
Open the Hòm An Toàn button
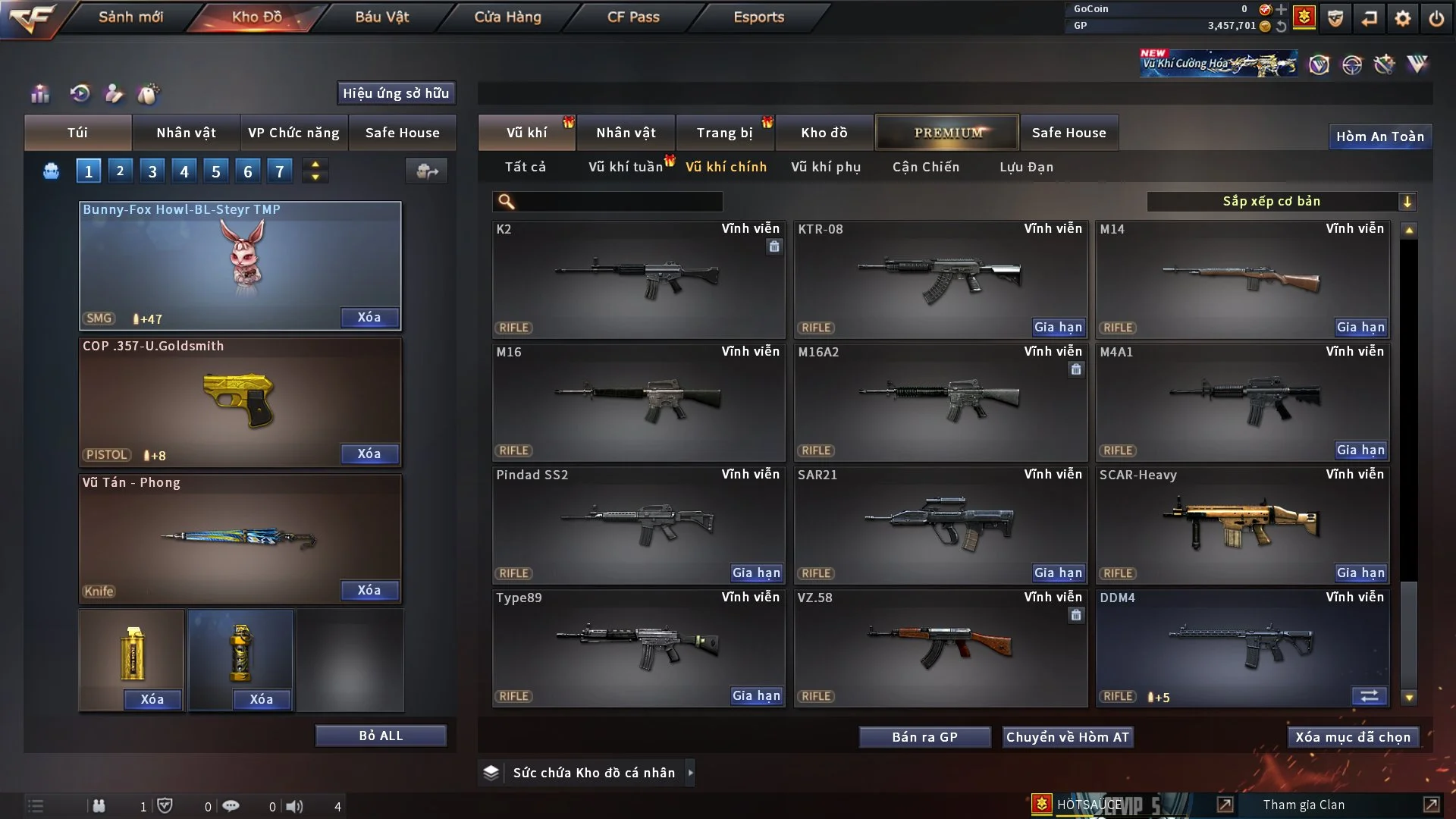[1379, 136]
